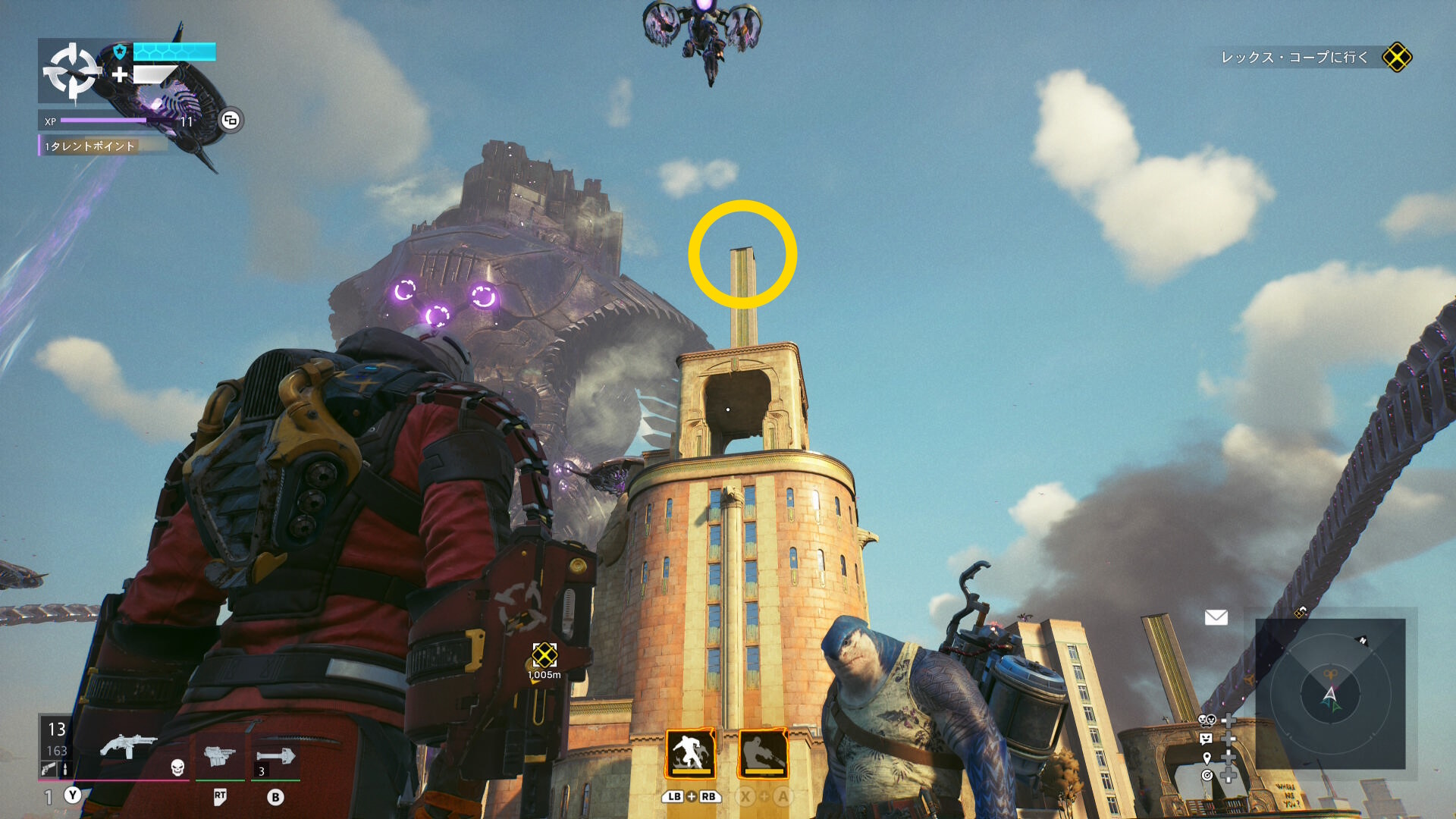Click the bullseye target icon
1456x819 pixels.
1207,775
